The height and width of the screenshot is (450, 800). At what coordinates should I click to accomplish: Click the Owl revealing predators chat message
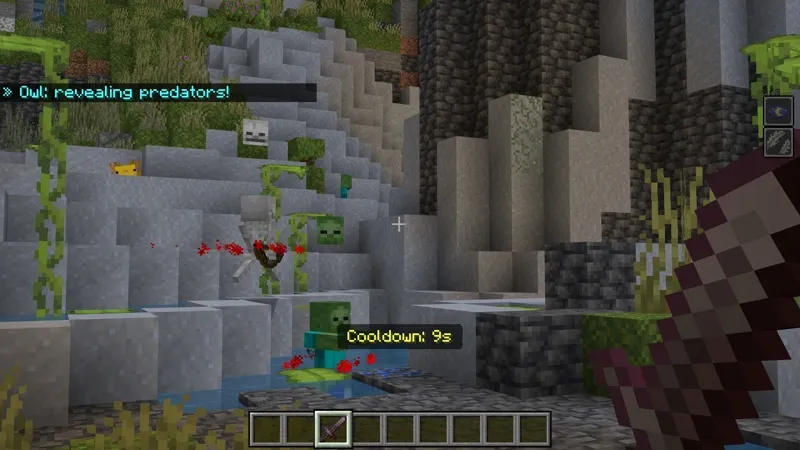(122, 92)
